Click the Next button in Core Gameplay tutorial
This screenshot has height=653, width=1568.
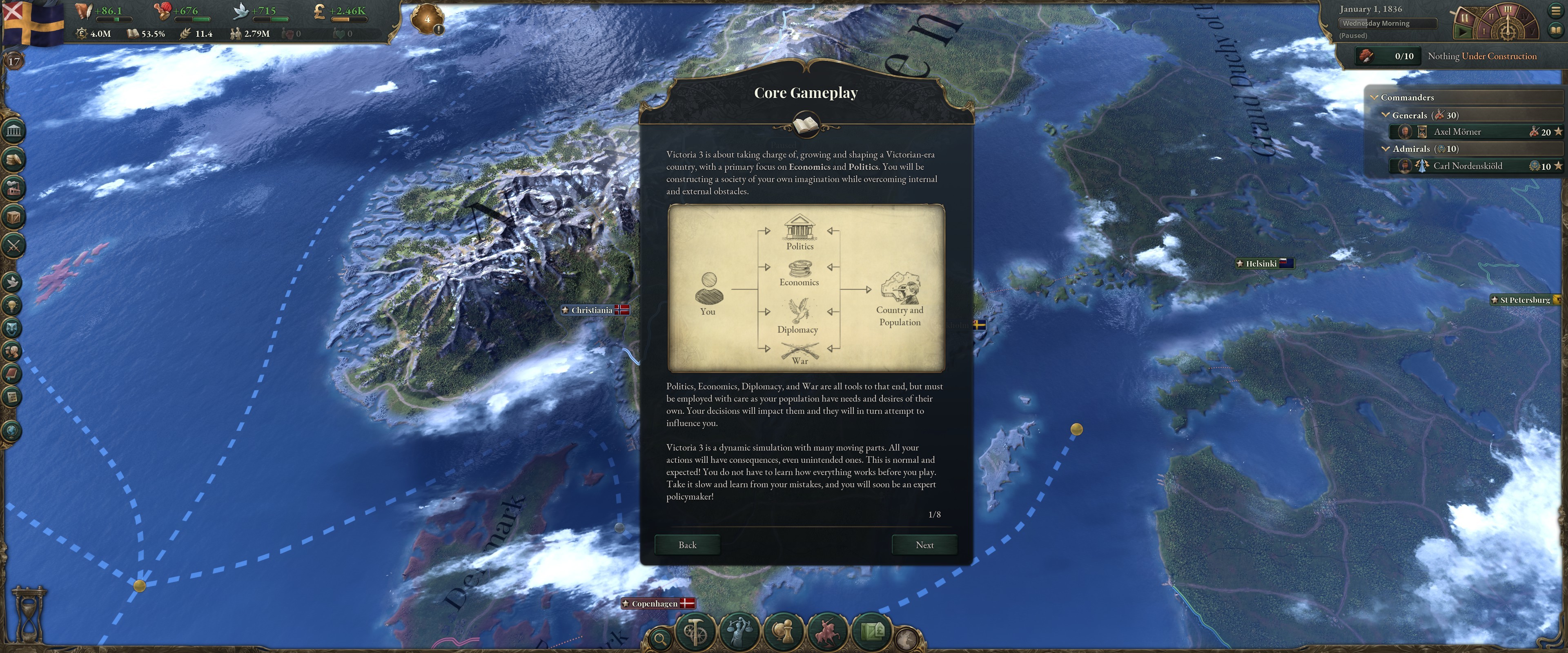coord(924,545)
